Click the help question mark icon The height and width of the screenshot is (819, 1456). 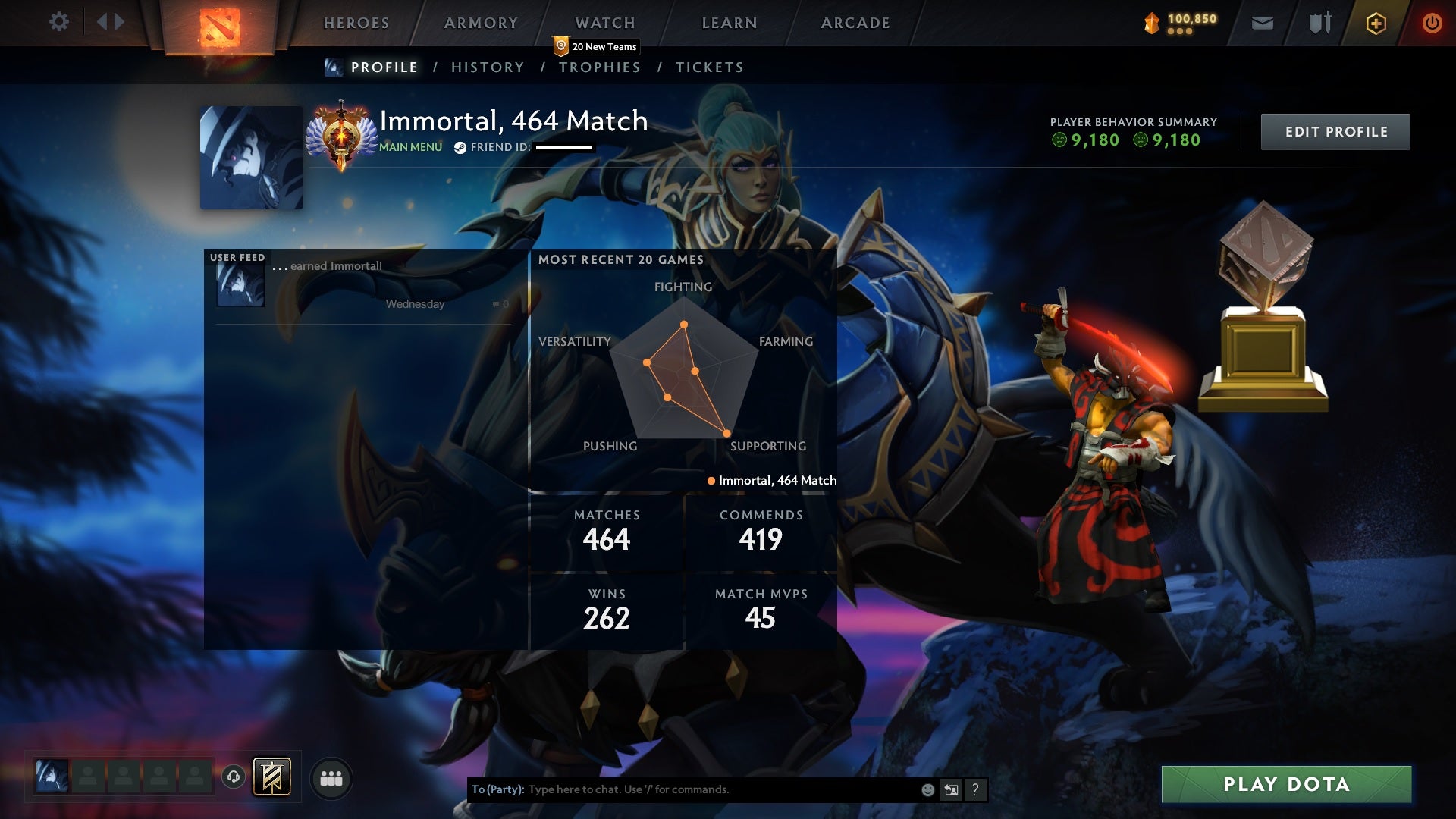click(x=974, y=789)
